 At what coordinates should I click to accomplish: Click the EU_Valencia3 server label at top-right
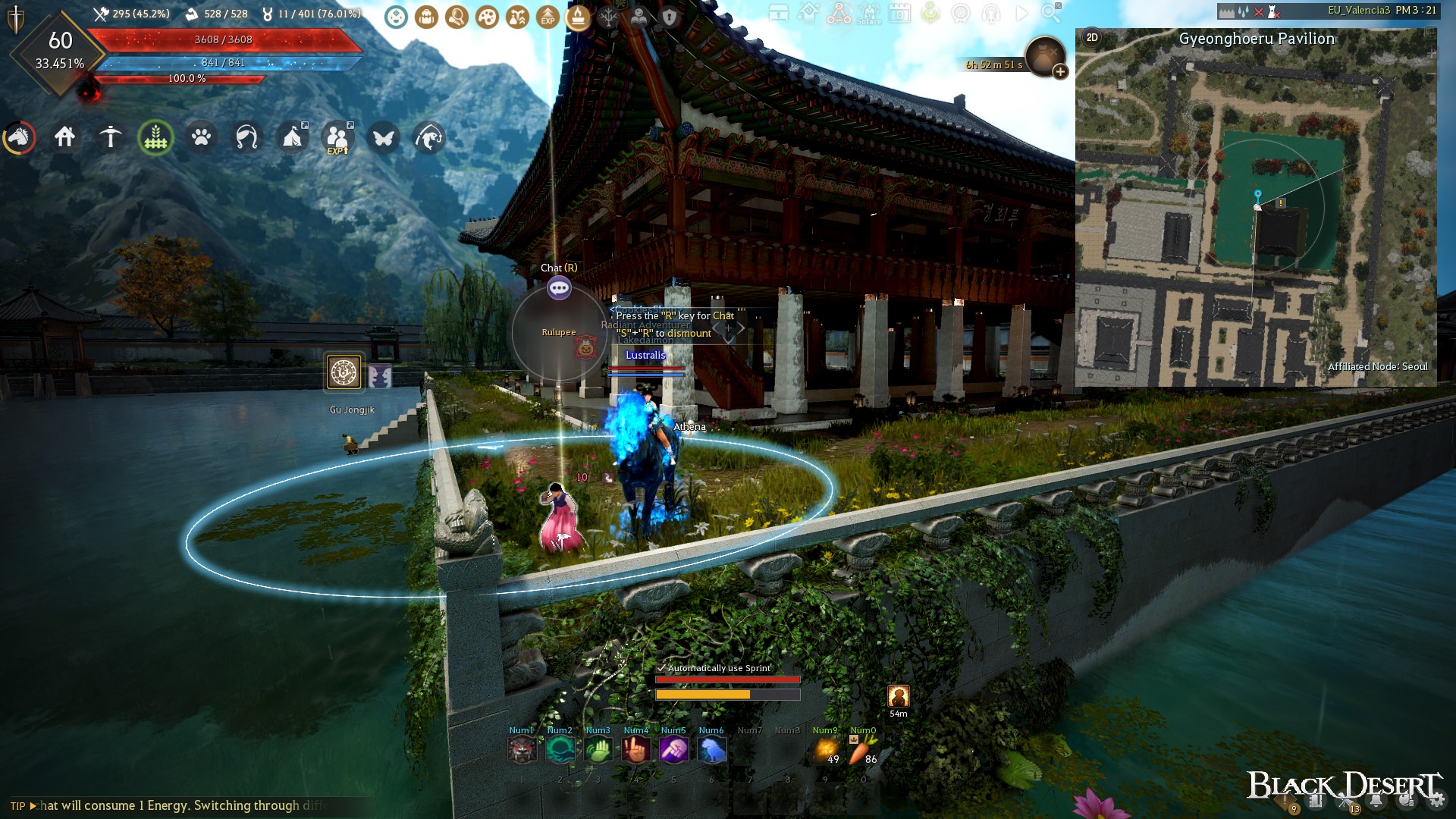click(x=1361, y=10)
